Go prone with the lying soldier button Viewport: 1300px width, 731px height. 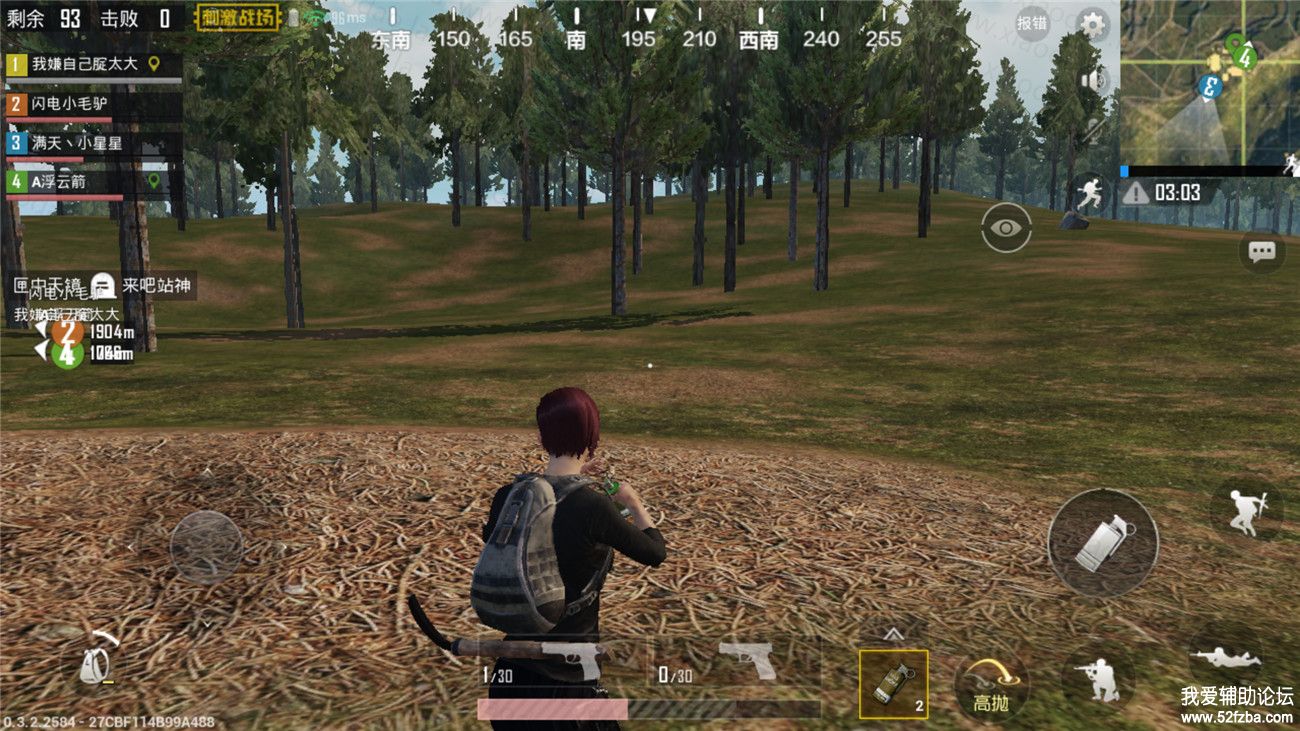(x=1225, y=658)
